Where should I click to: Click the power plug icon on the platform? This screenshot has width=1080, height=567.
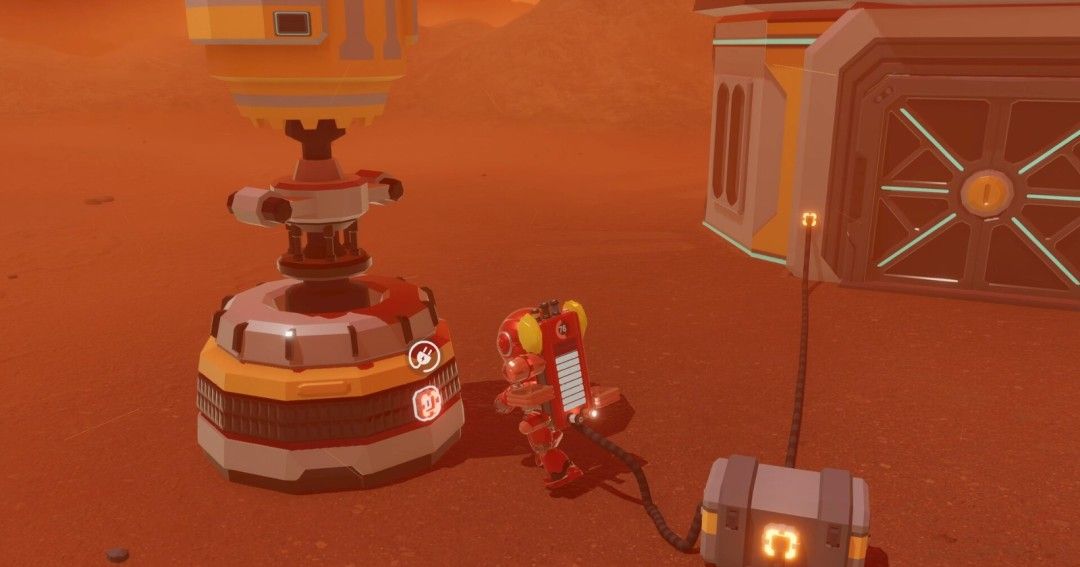422,355
